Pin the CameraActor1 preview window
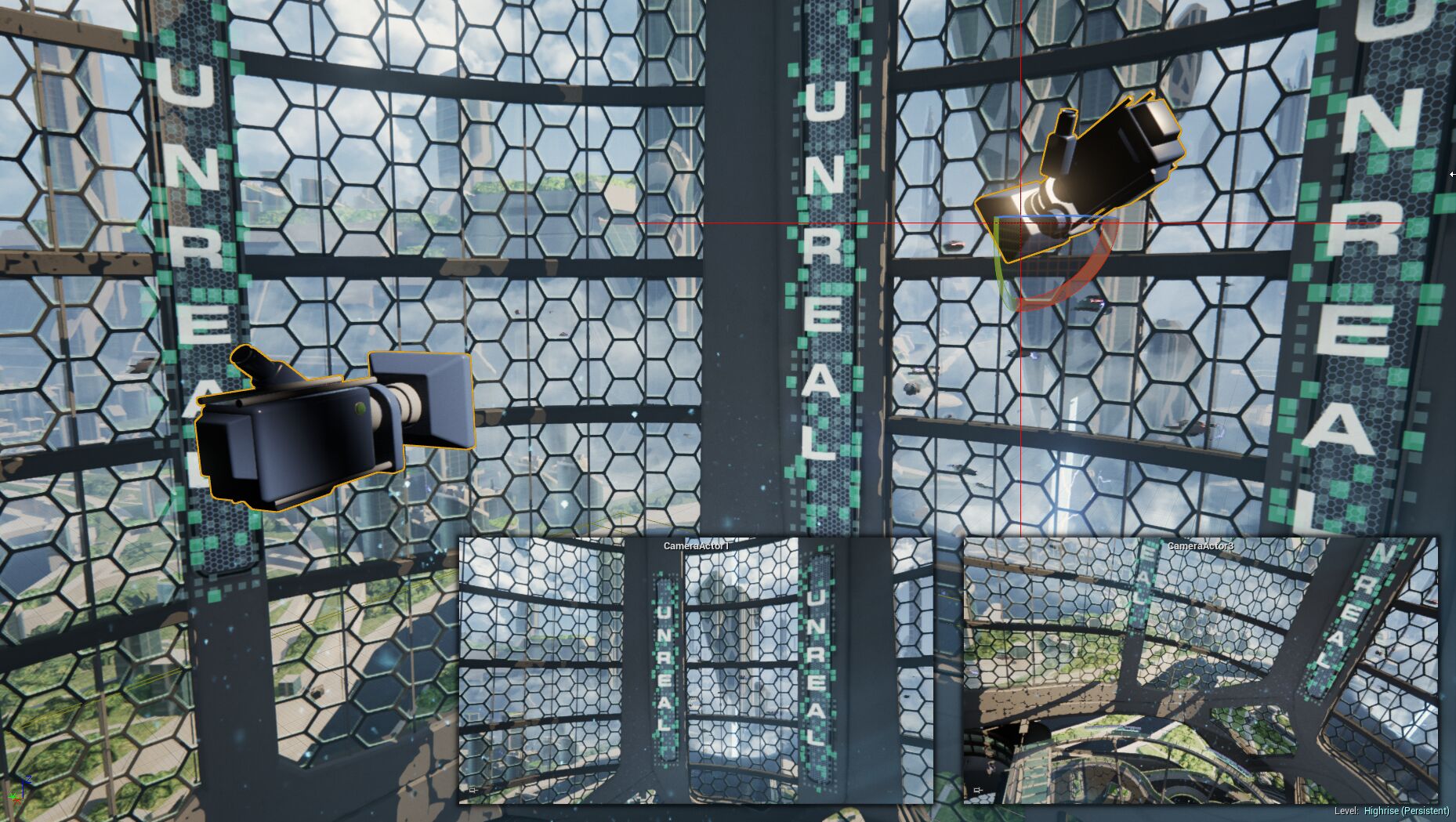The height and width of the screenshot is (822, 1456). tap(472, 791)
